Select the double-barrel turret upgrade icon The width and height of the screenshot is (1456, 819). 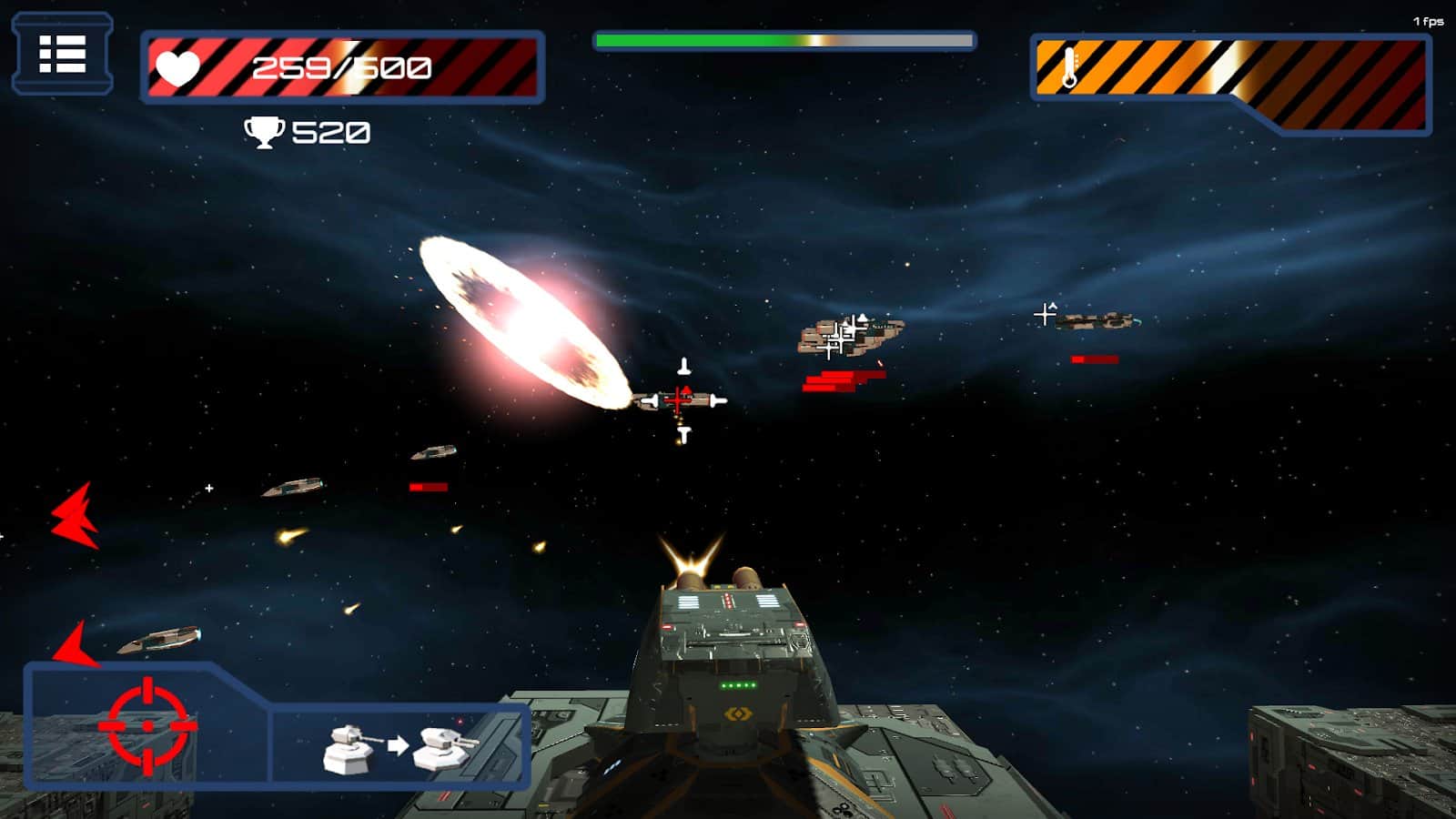coord(443,748)
